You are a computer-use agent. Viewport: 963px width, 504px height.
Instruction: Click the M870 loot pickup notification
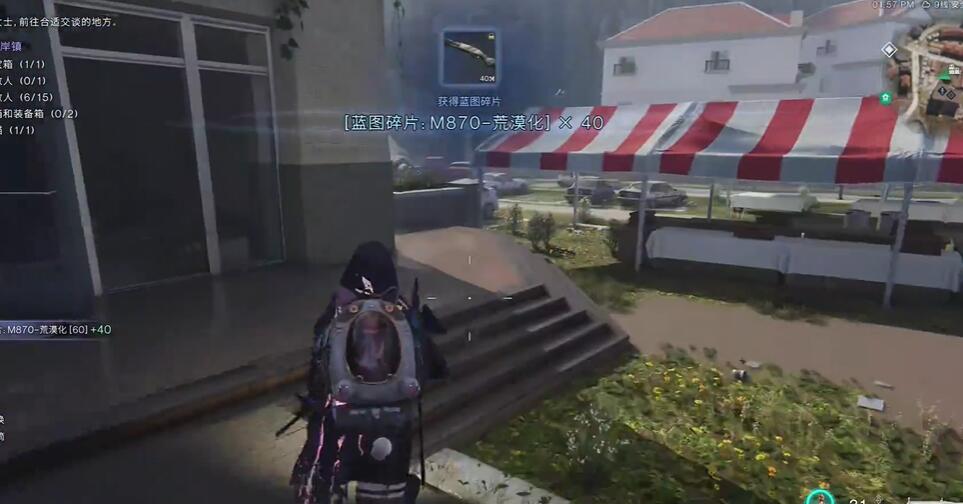[57, 329]
